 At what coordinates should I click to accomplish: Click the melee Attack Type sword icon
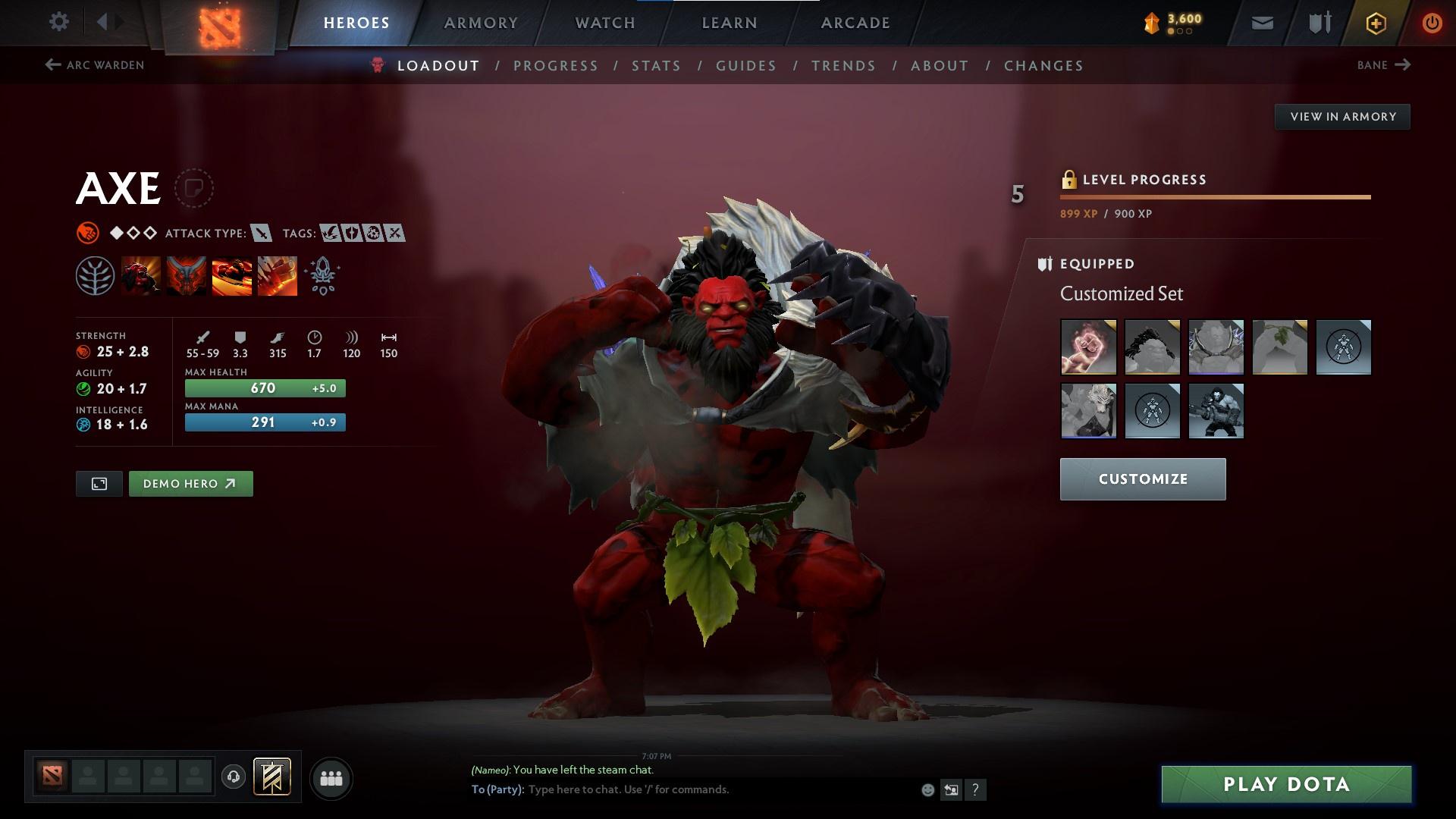tap(262, 234)
